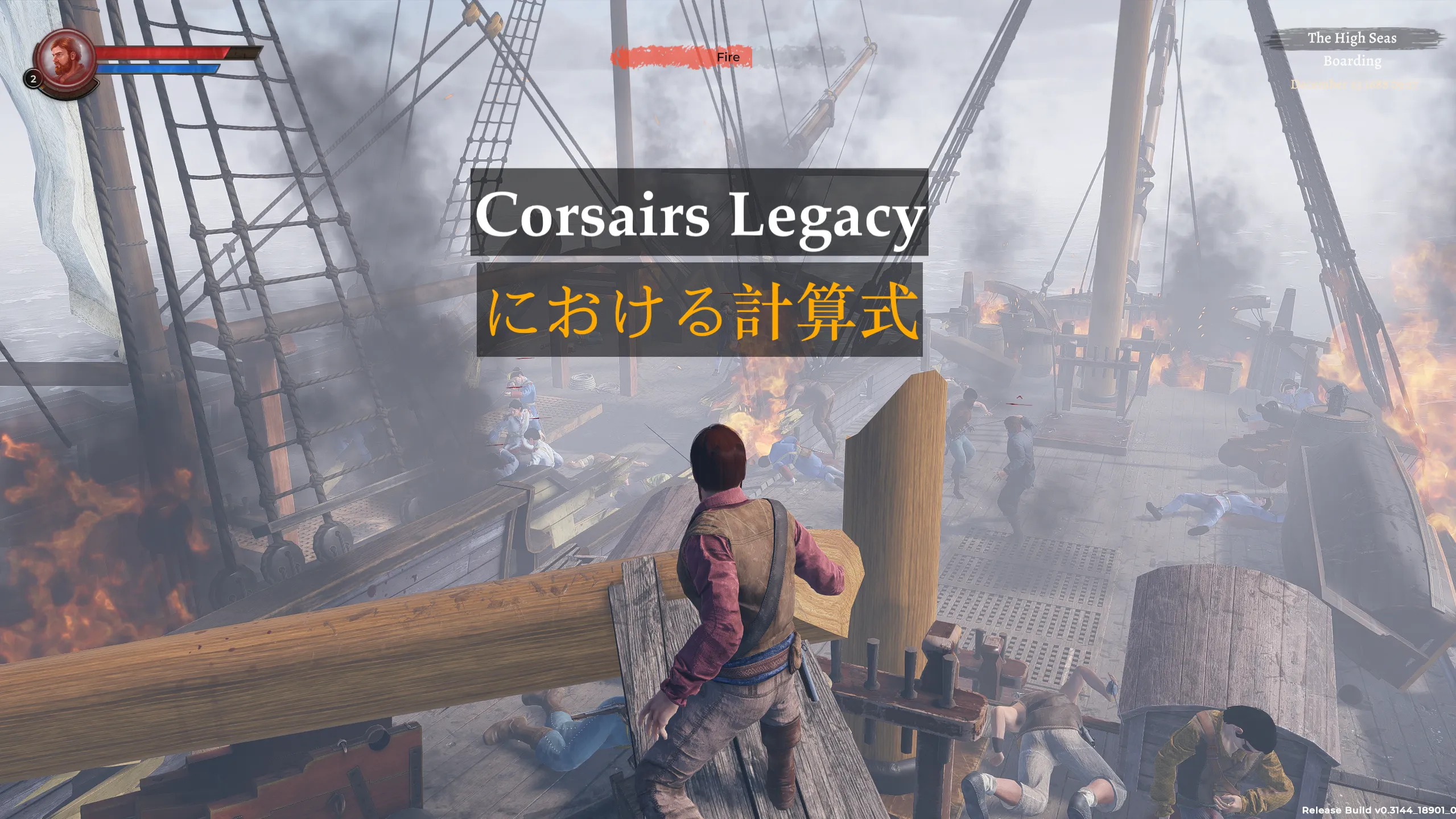This screenshot has height=819, width=1456.
Task: Expand The High Seas location header
Action: pos(1352,39)
